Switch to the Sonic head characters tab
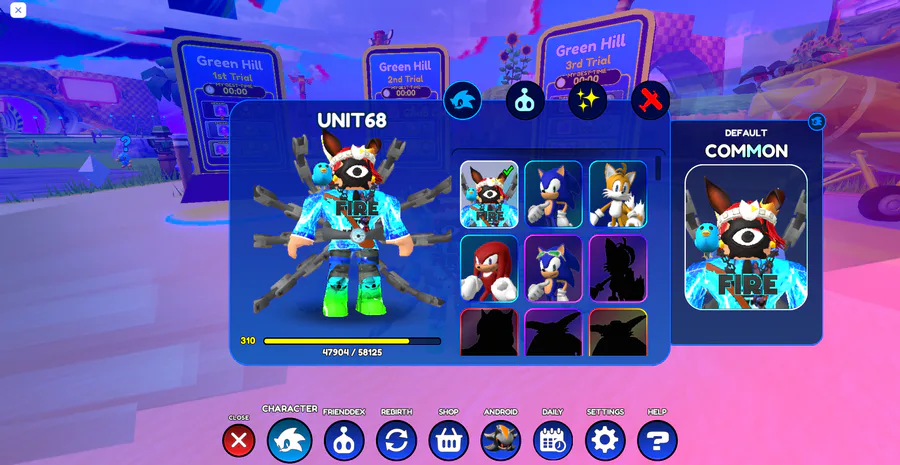Image resolution: width=900 pixels, height=465 pixels. (463, 100)
